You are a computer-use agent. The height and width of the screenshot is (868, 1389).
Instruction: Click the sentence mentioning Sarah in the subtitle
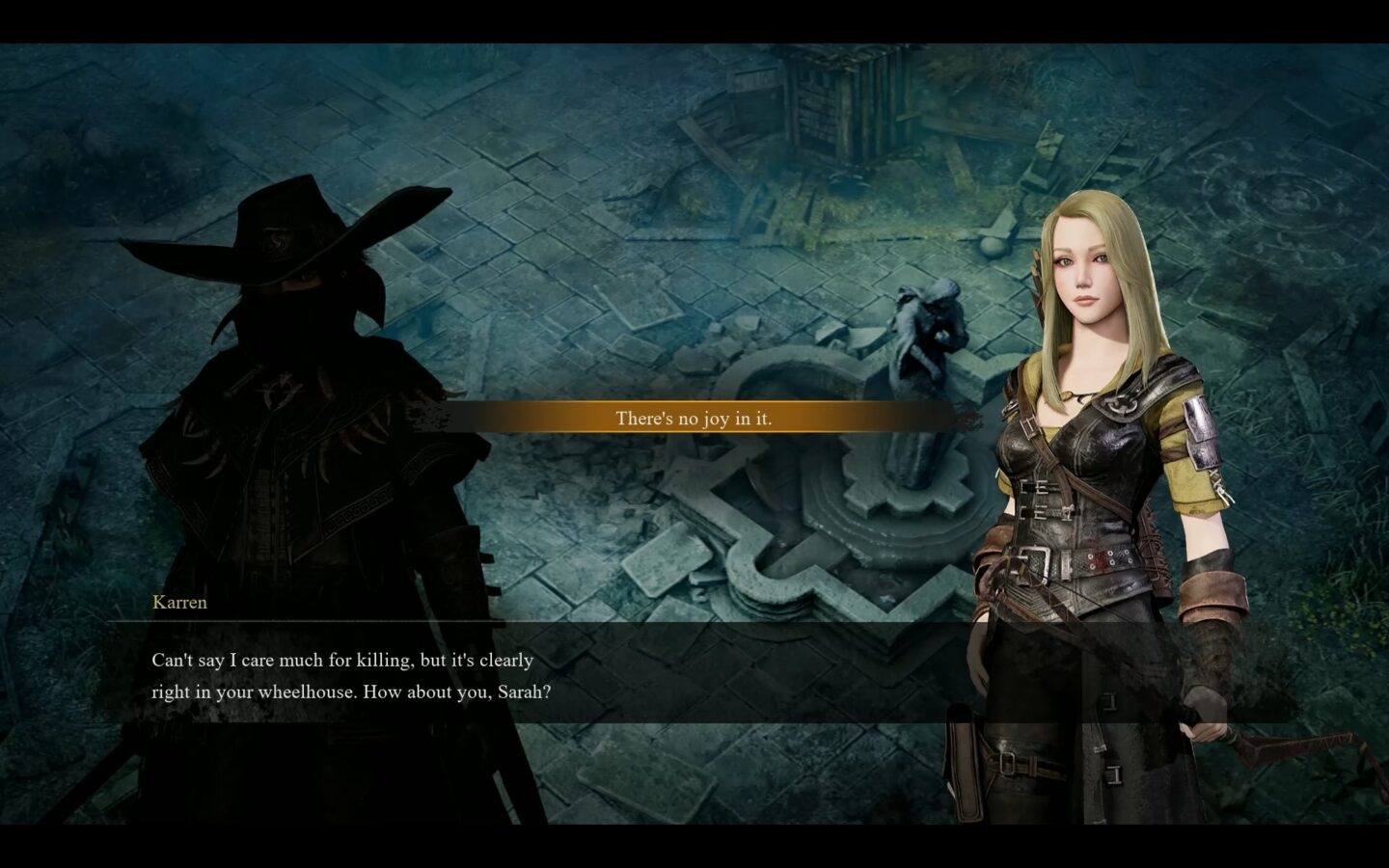pyautogui.click(x=352, y=691)
